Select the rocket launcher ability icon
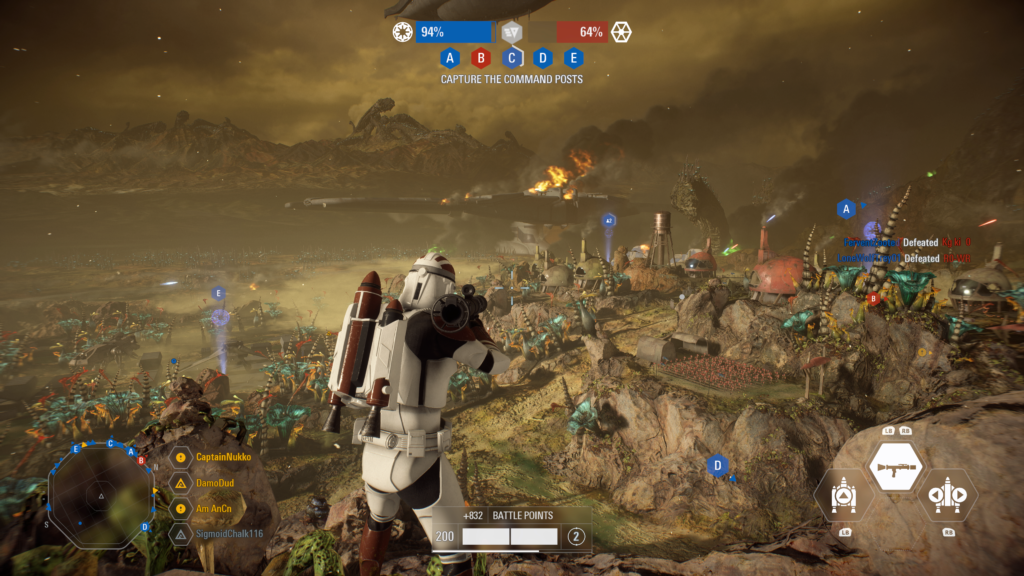Screen dimensions: 1024x576 895,466
